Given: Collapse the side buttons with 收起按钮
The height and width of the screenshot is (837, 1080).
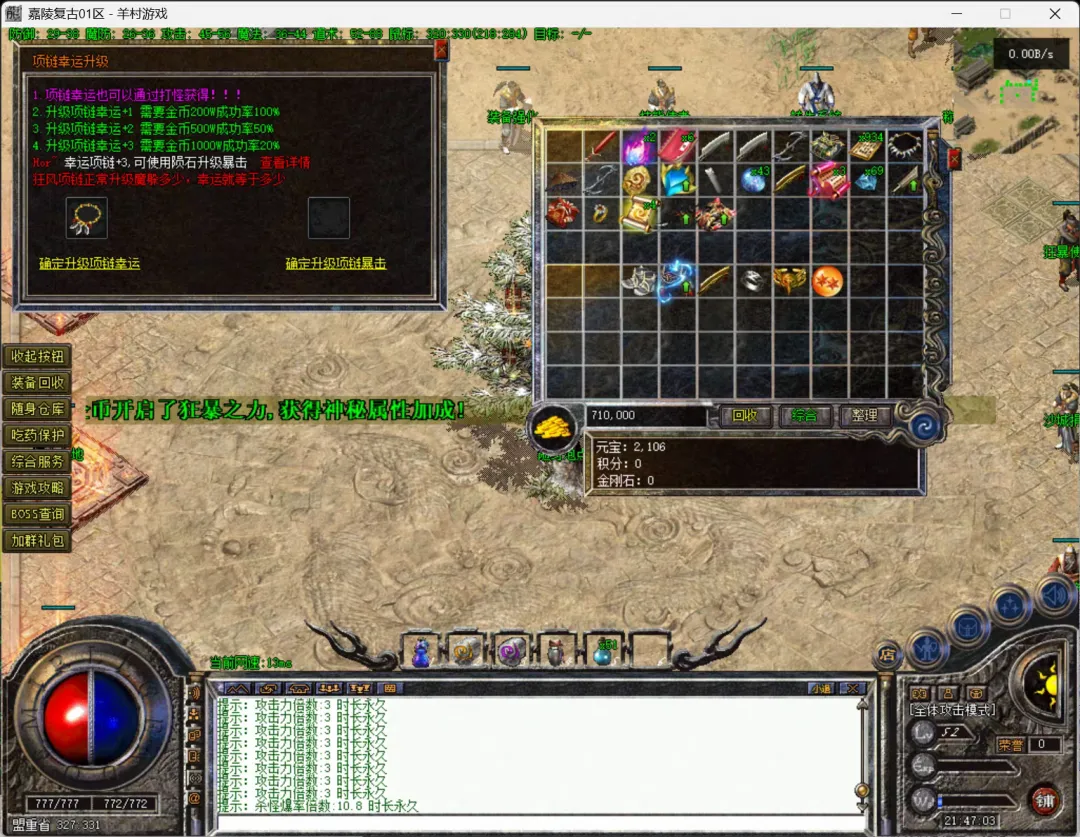Looking at the screenshot, I should pos(37,357).
